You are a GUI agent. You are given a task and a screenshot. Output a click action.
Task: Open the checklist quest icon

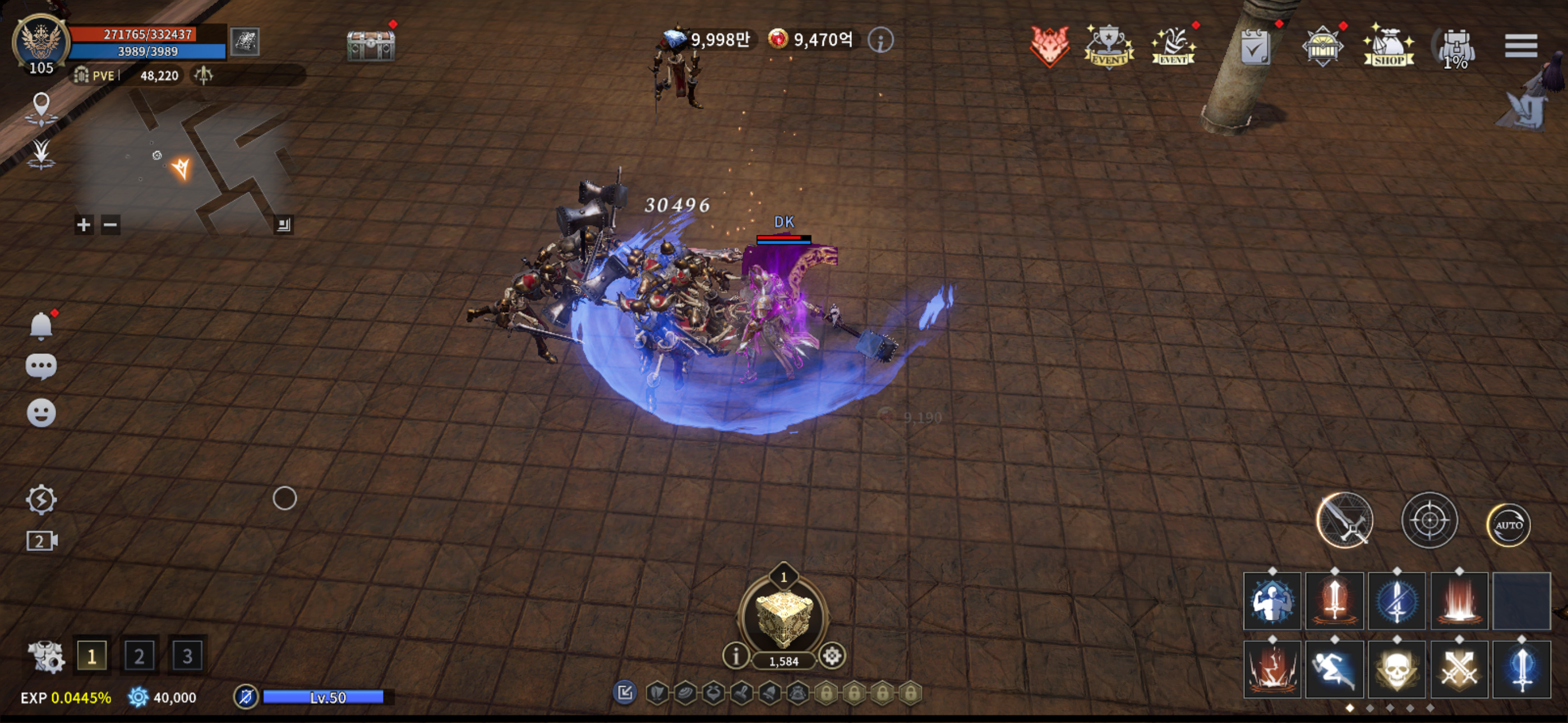coord(1255,47)
